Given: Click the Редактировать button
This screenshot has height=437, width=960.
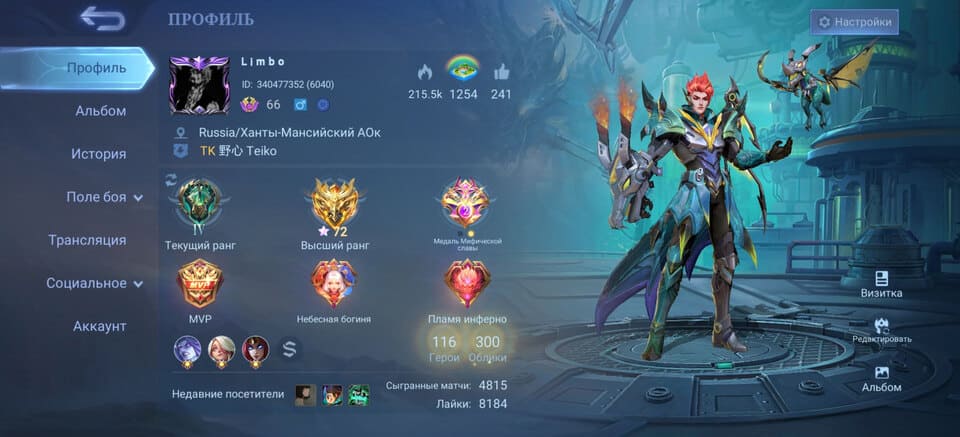Looking at the screenshot, I should 881,329.
